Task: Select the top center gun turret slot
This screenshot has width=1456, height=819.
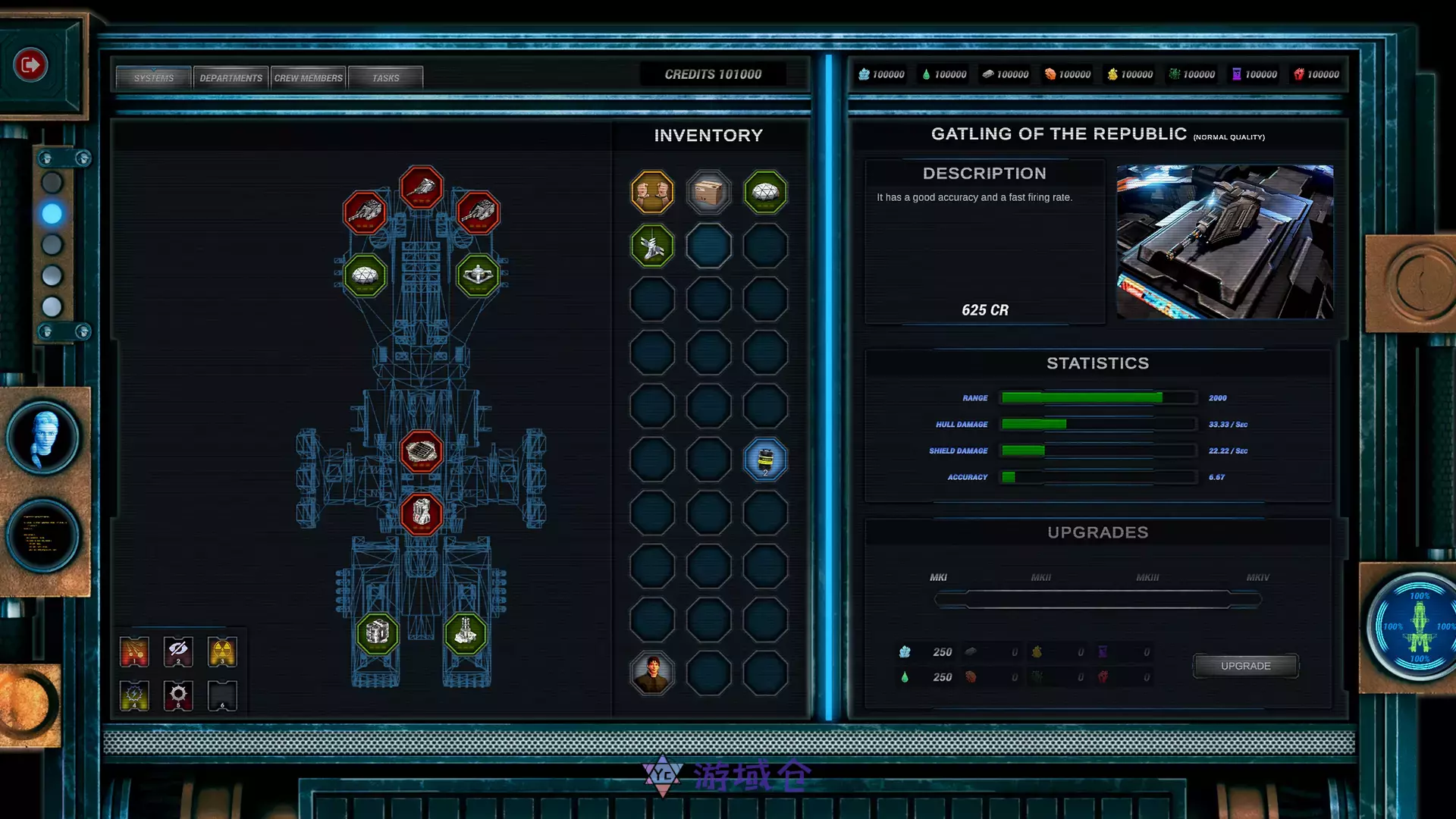Action: pos(422,187)
